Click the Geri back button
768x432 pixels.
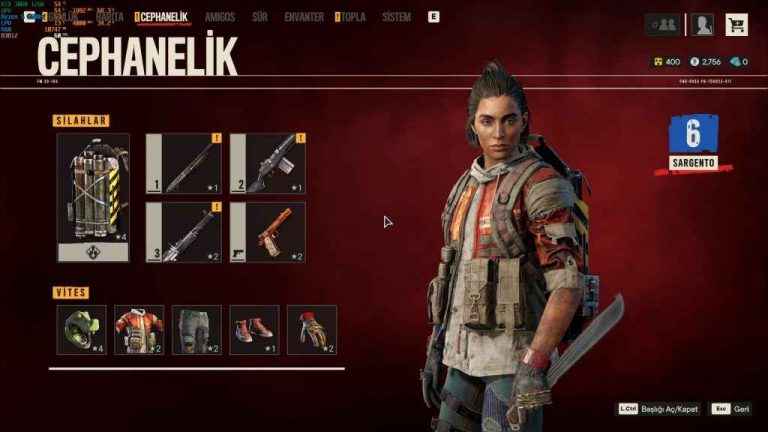[x=730, y=409]
